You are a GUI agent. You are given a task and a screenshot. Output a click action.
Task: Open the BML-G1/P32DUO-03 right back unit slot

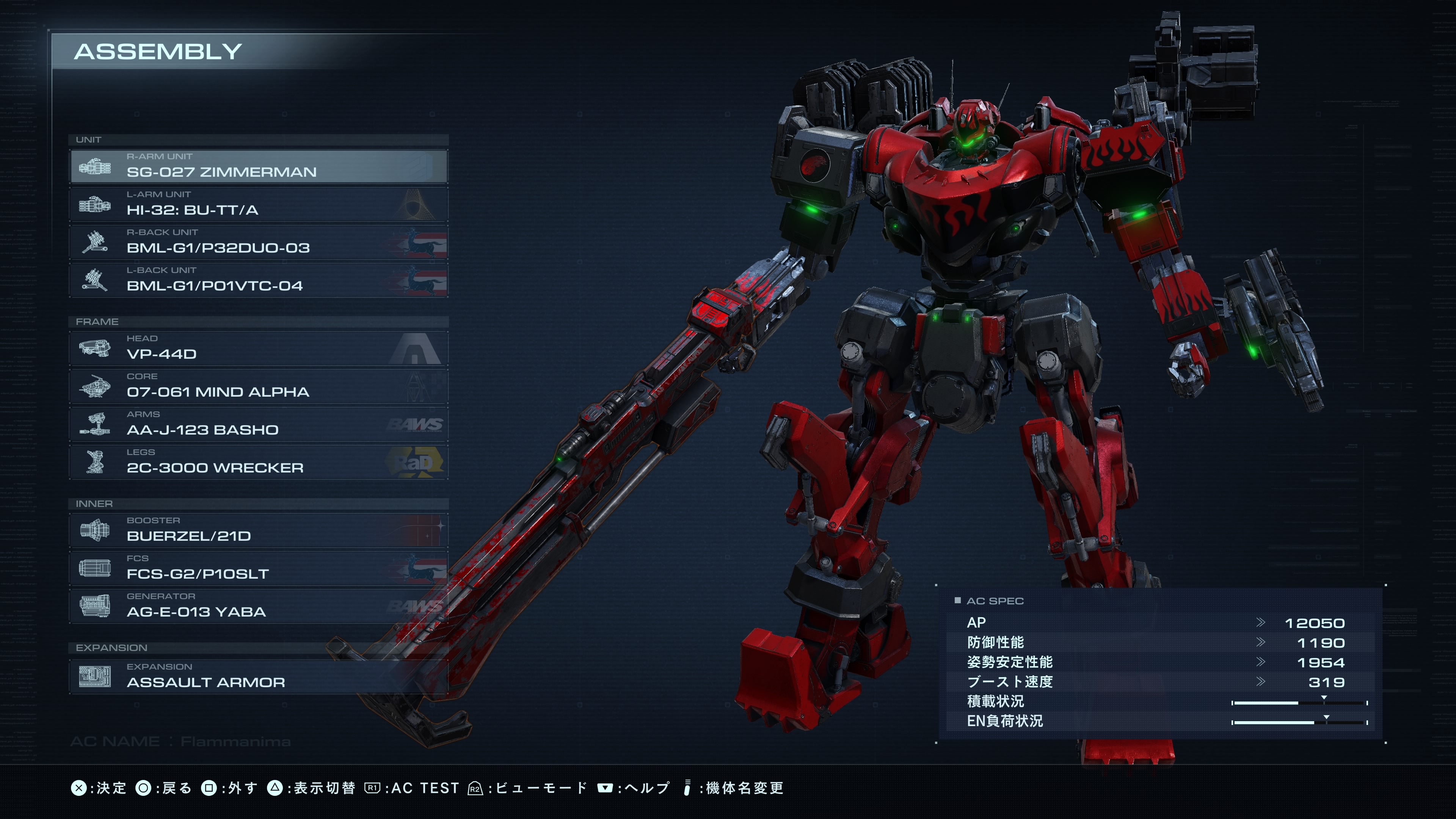point(259,242)
